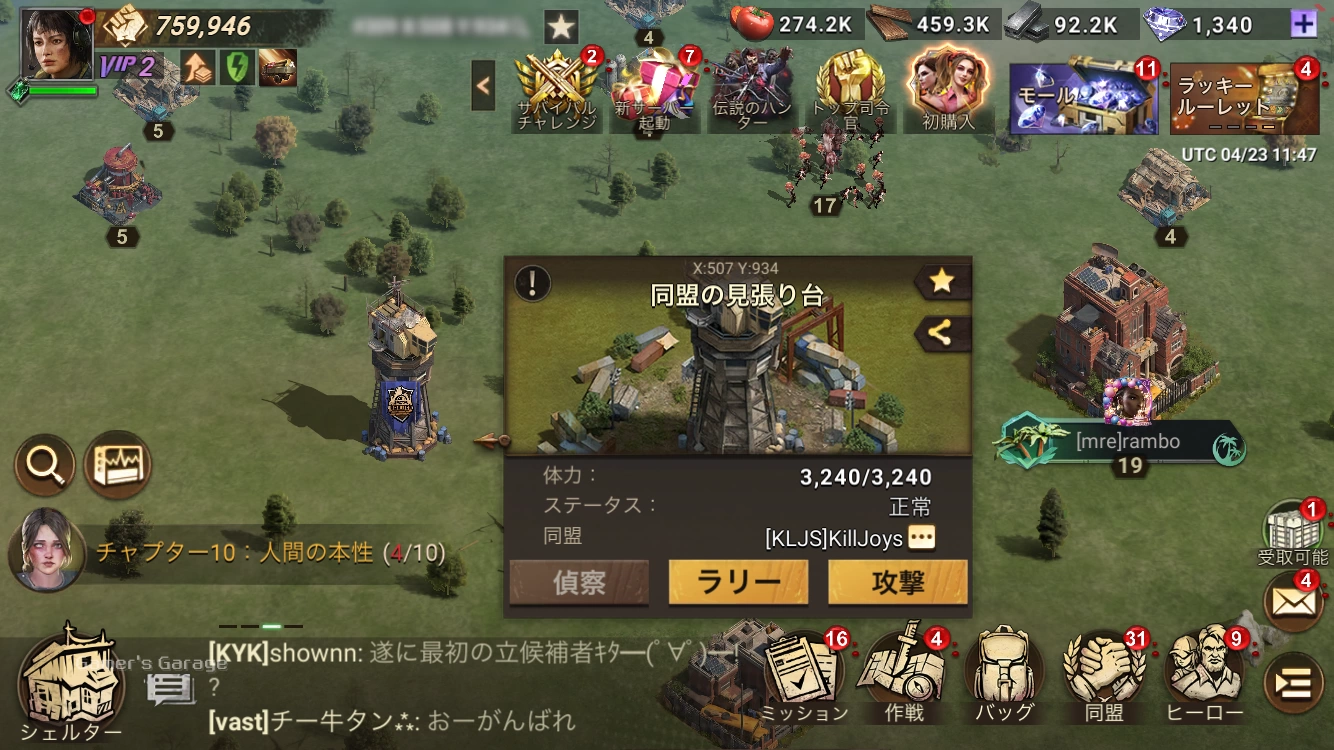Screen dimensions: 1334x750
Task: Scout the tower using 偵察 button
Action: point(579,583)
